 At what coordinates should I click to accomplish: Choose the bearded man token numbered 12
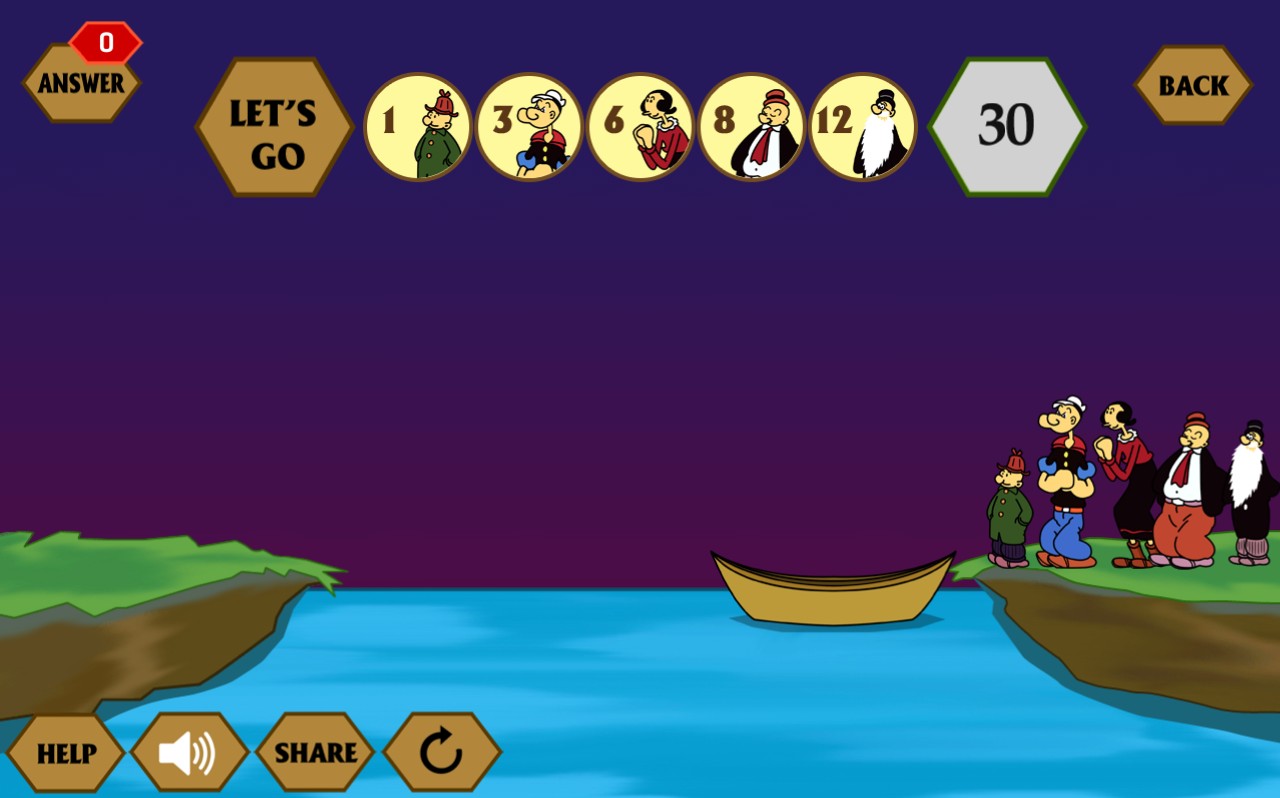(862, 127)
